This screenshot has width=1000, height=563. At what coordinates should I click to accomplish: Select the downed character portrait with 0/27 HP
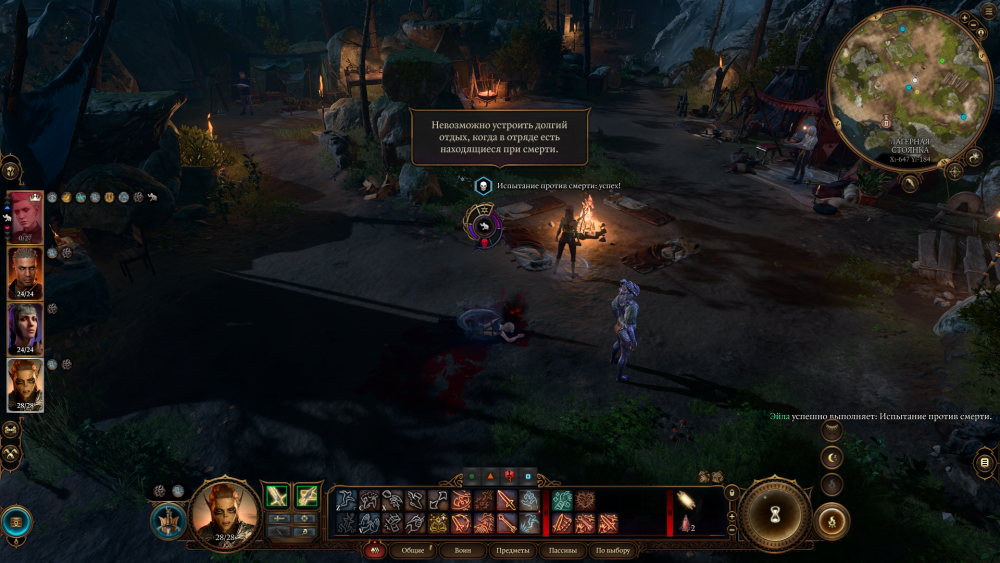25,214
